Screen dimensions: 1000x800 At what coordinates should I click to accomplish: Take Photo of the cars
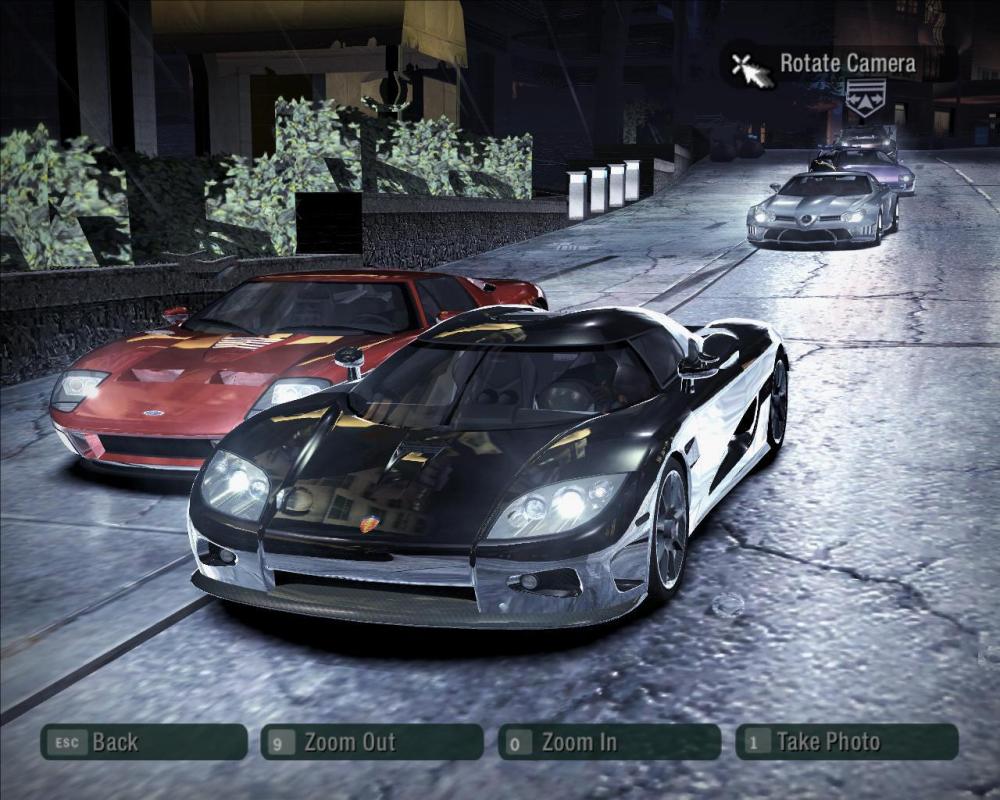846,742
